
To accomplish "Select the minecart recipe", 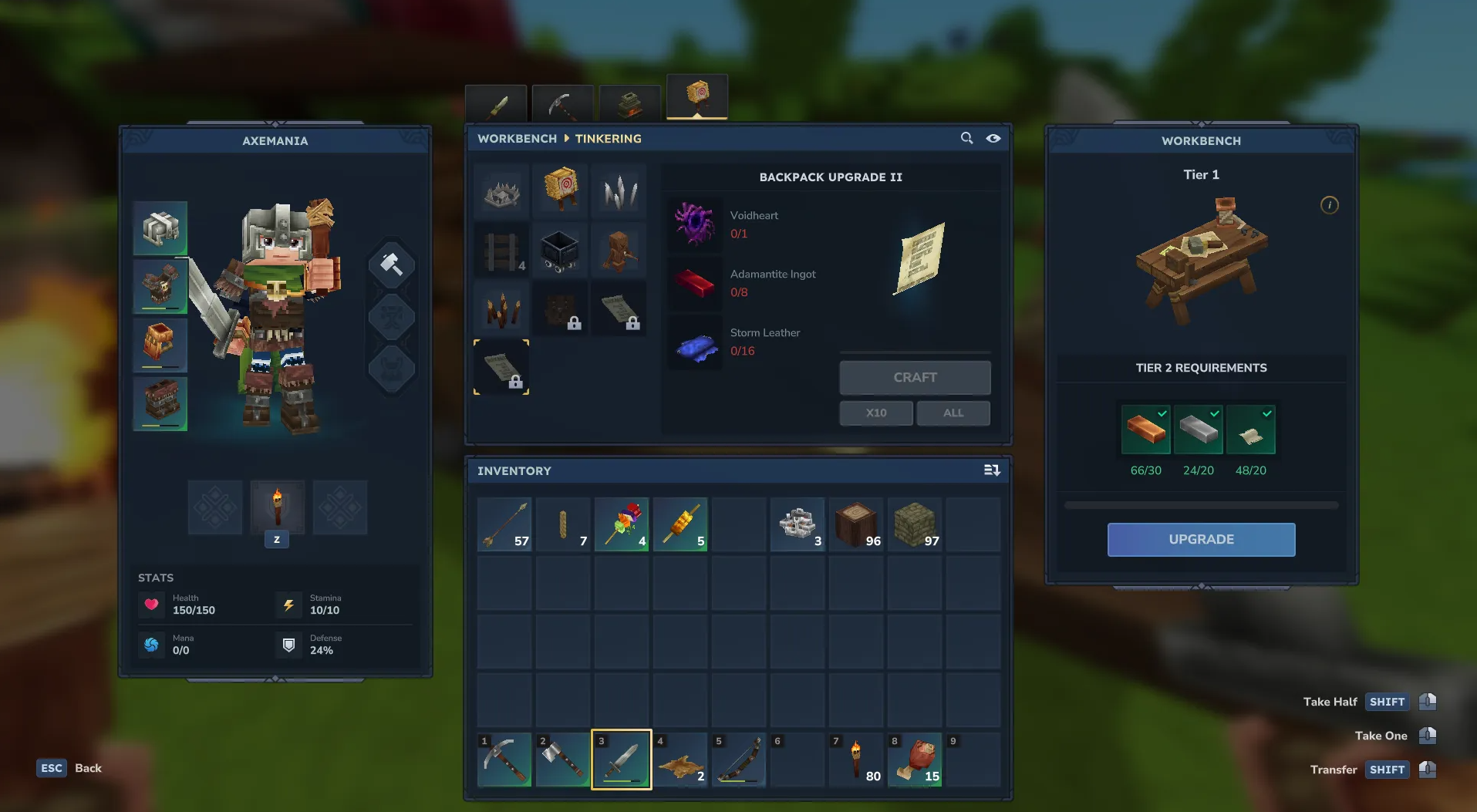I will pos(561,250).
